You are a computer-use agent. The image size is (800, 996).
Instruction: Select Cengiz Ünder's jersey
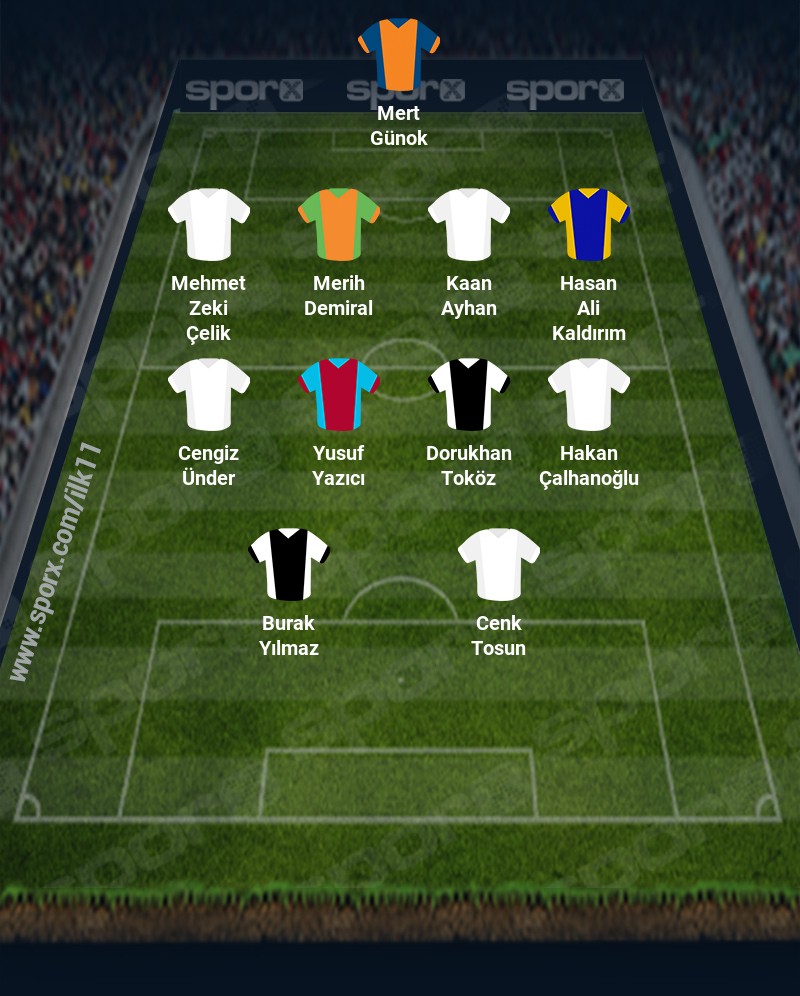[209, 394]
